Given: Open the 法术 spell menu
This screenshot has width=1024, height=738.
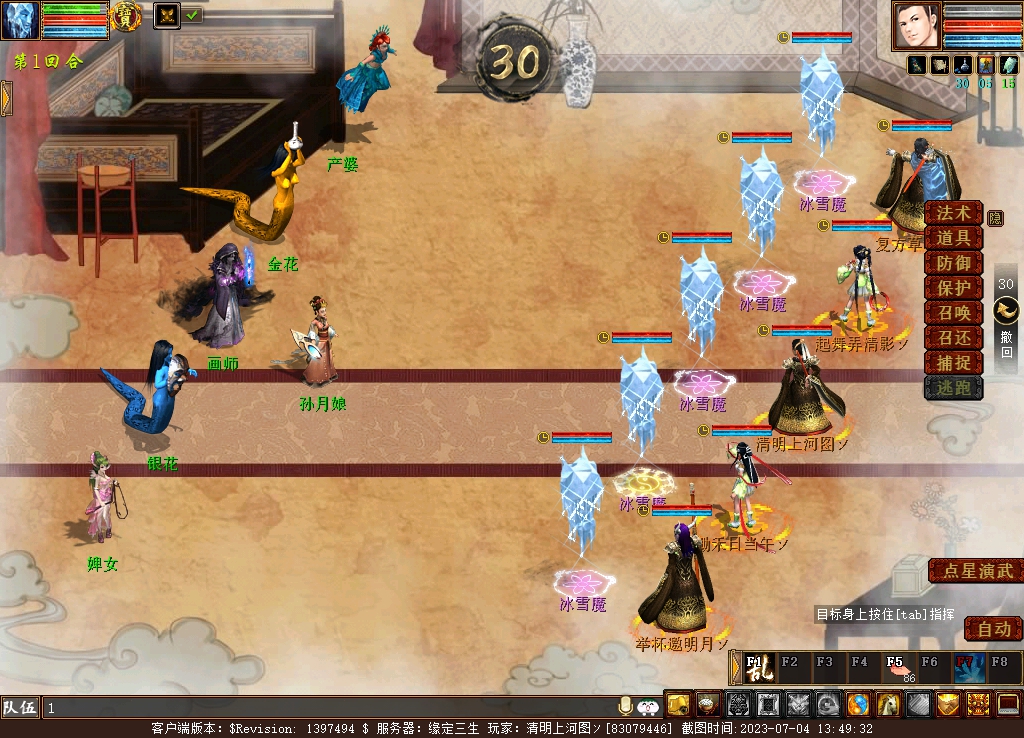Looking at the screenshot, I should click(952, 213).
